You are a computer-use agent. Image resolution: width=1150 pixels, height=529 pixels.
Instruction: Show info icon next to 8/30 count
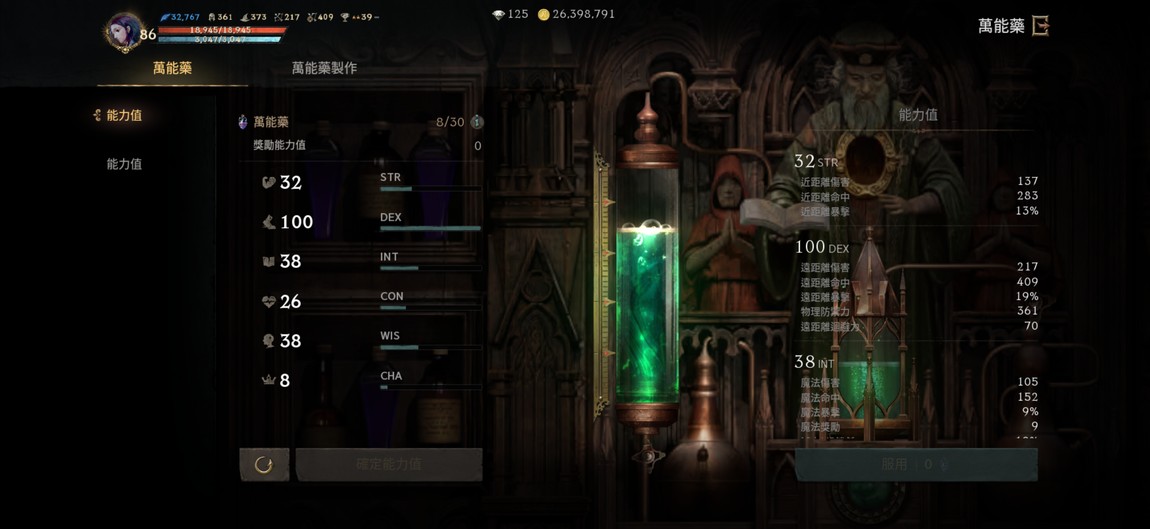(477, 122)
